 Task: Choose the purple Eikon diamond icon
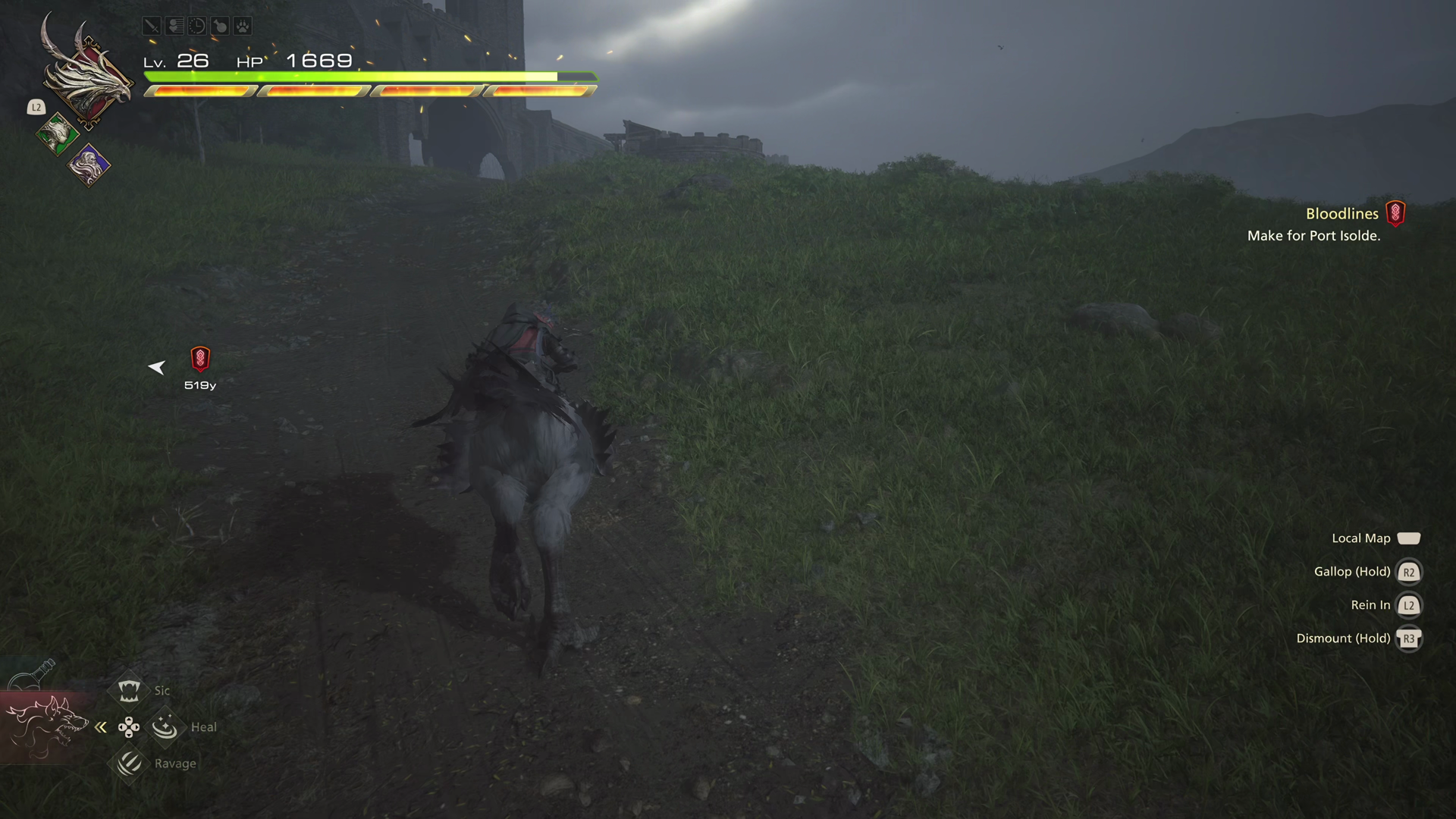tap(89, 165)
